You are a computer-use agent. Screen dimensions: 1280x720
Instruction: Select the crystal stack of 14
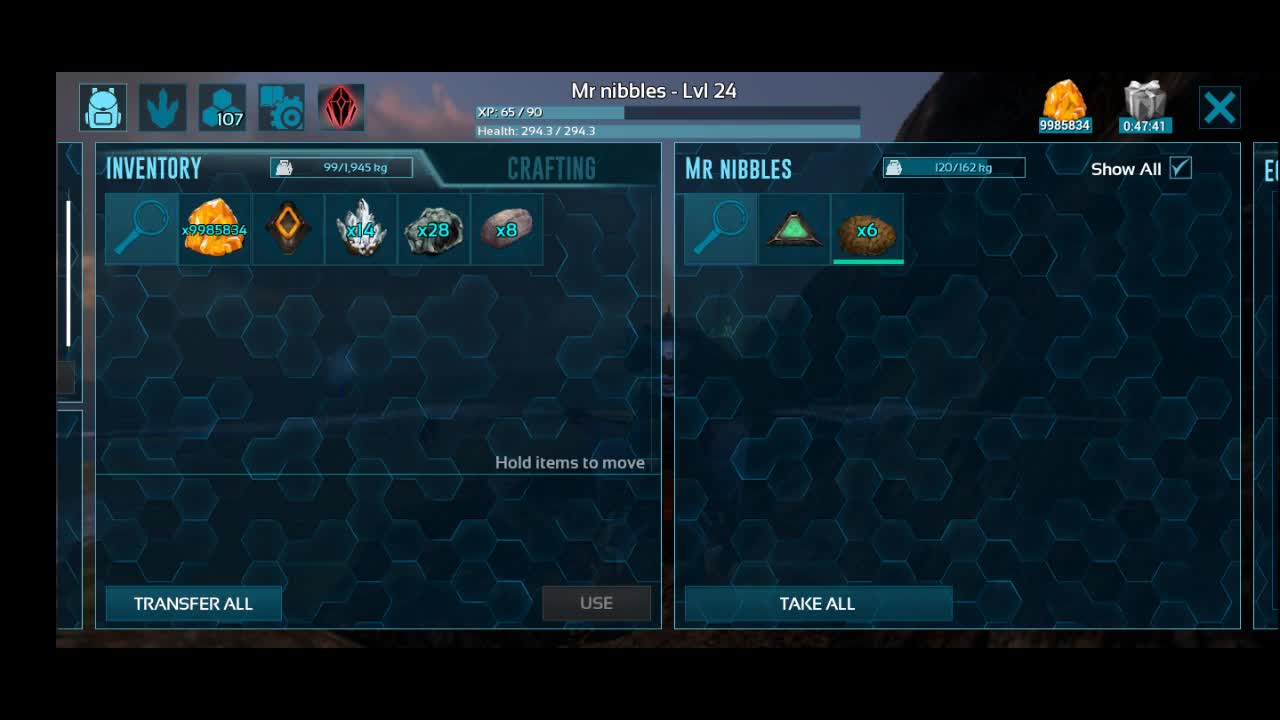click(360, 230)
